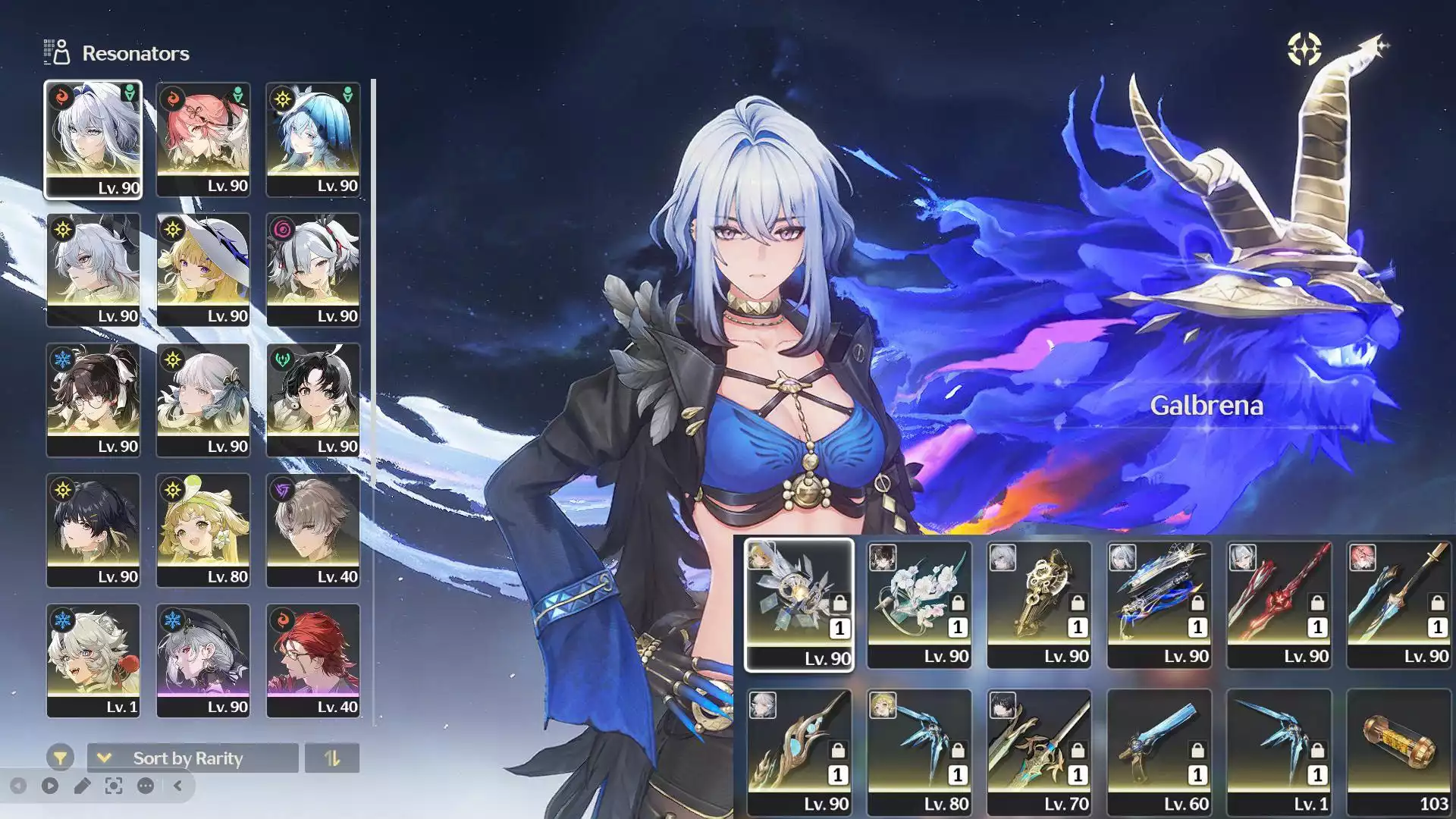Image resolution: width=1456 pixels, height=819 pixels.
Task: Select the Lv. 60 weapon slot
Action: (1158, 752)
